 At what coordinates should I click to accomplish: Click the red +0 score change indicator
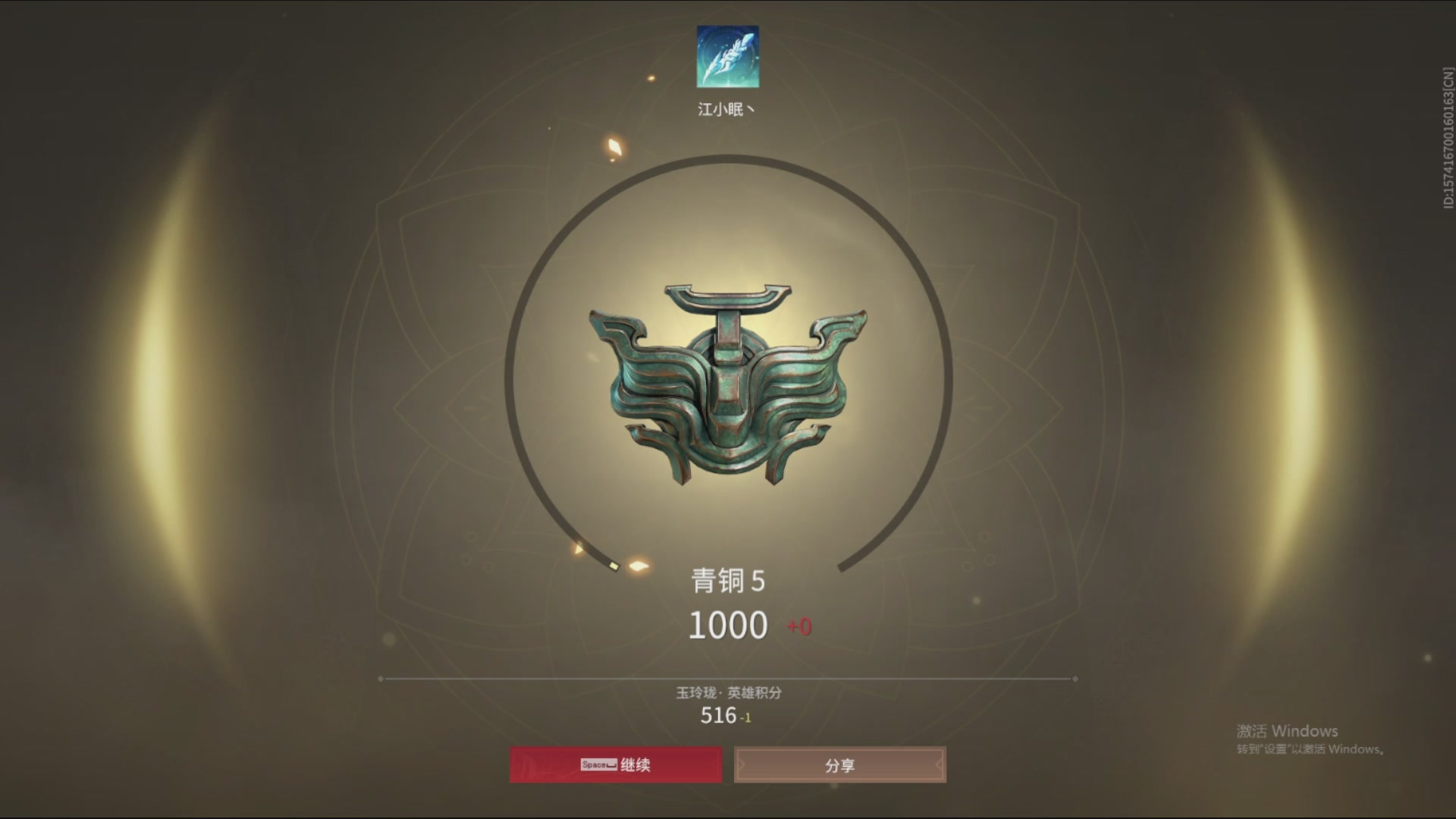click(796, 626)
